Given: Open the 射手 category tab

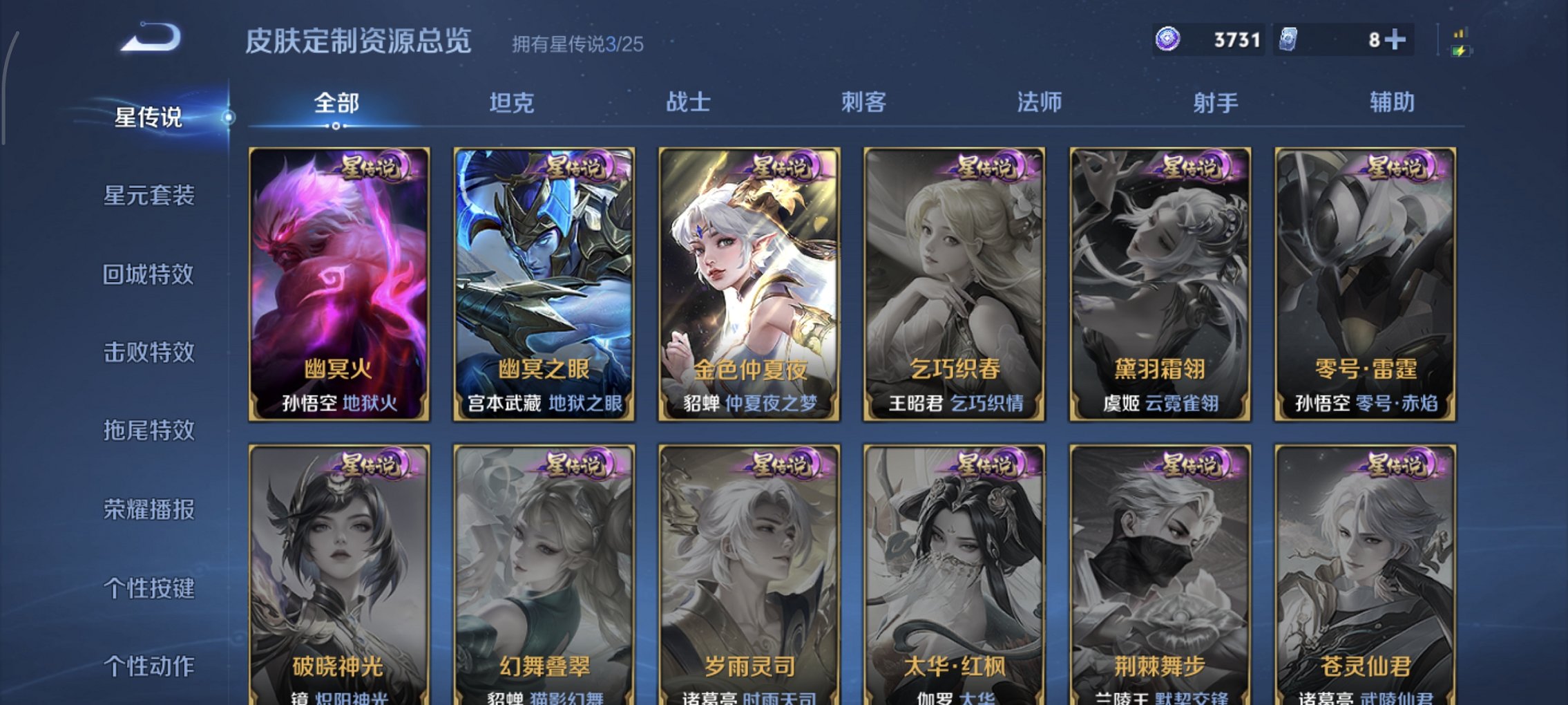Looking at the screenshot, I should point(1216,102).
